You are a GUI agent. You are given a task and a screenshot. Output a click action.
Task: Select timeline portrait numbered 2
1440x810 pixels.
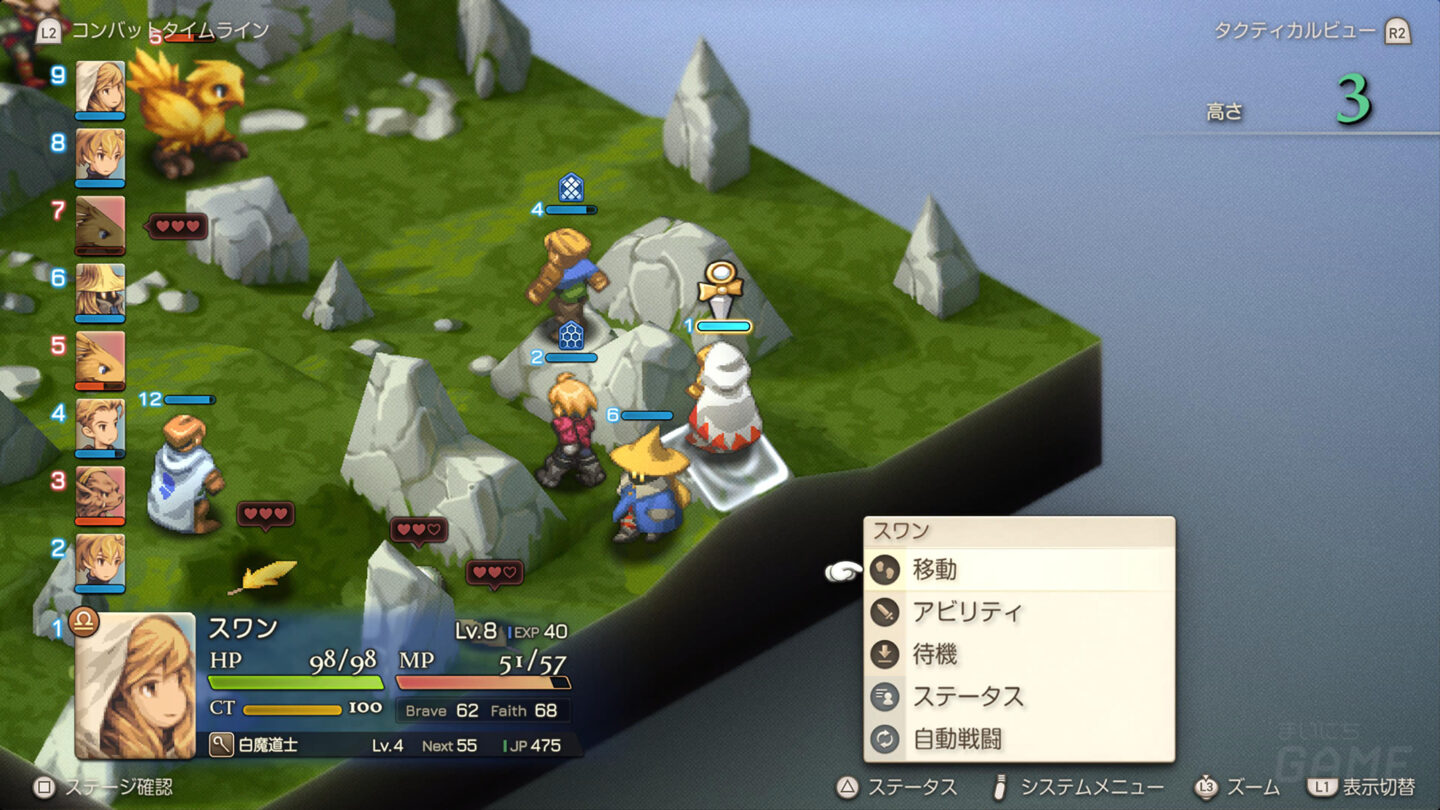click(x=100, y=559)
